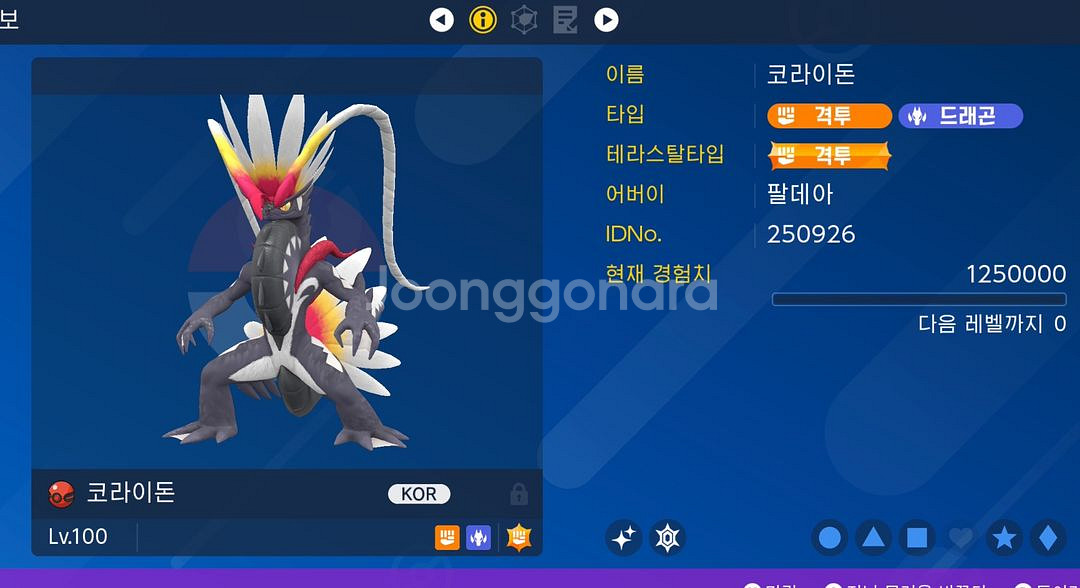1080x588 pixels.
Task: Toggle the blue diamond marking
Action: pos(1047,538)
